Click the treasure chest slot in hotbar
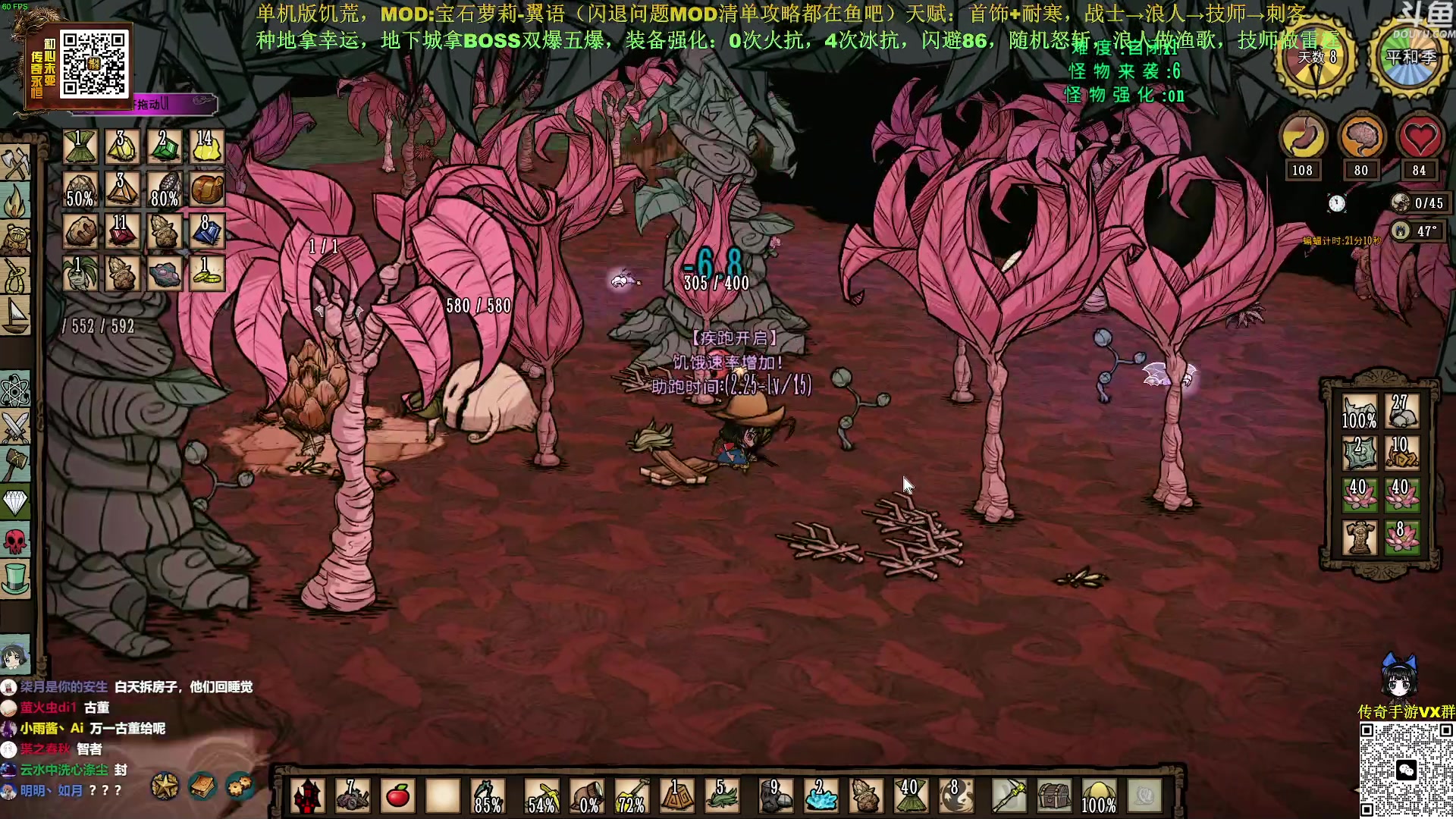Screen dimensions: 1456x819 1054,796
